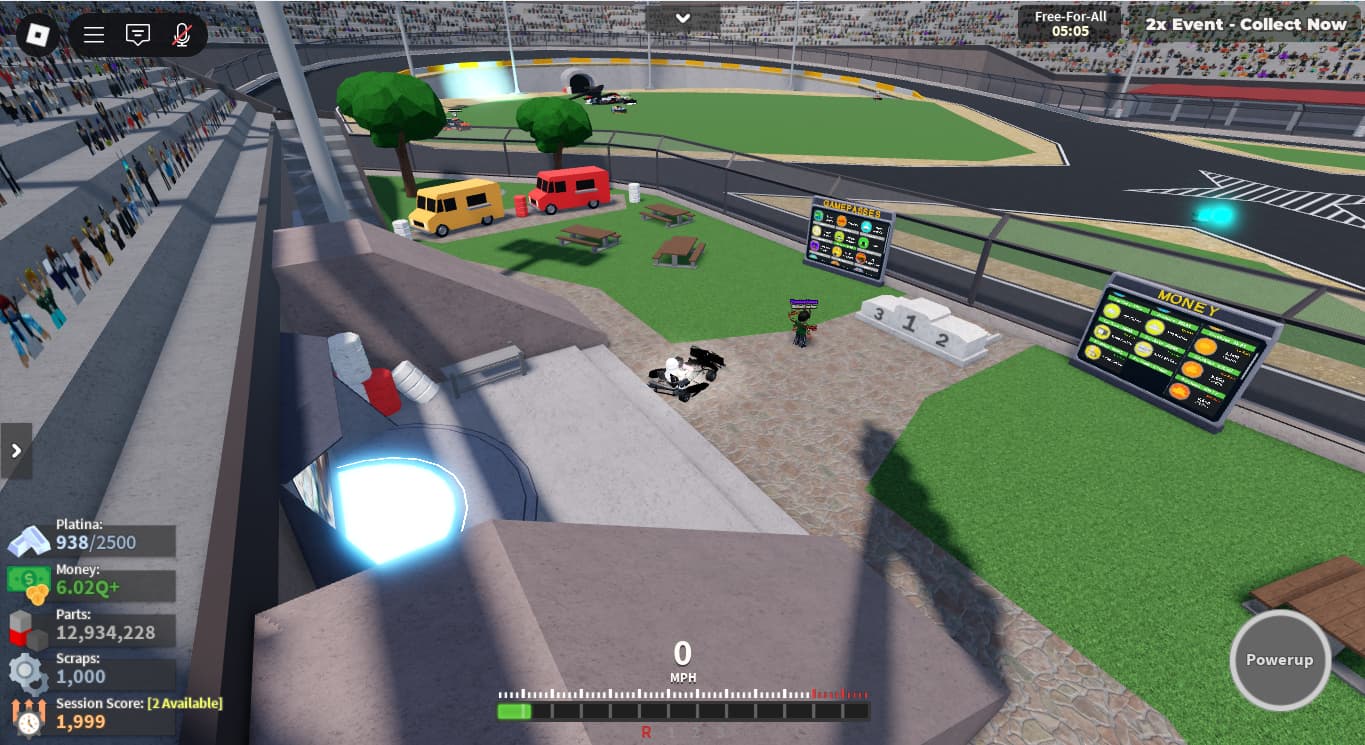Activate the Powerup button

(x=1279, y=660)
